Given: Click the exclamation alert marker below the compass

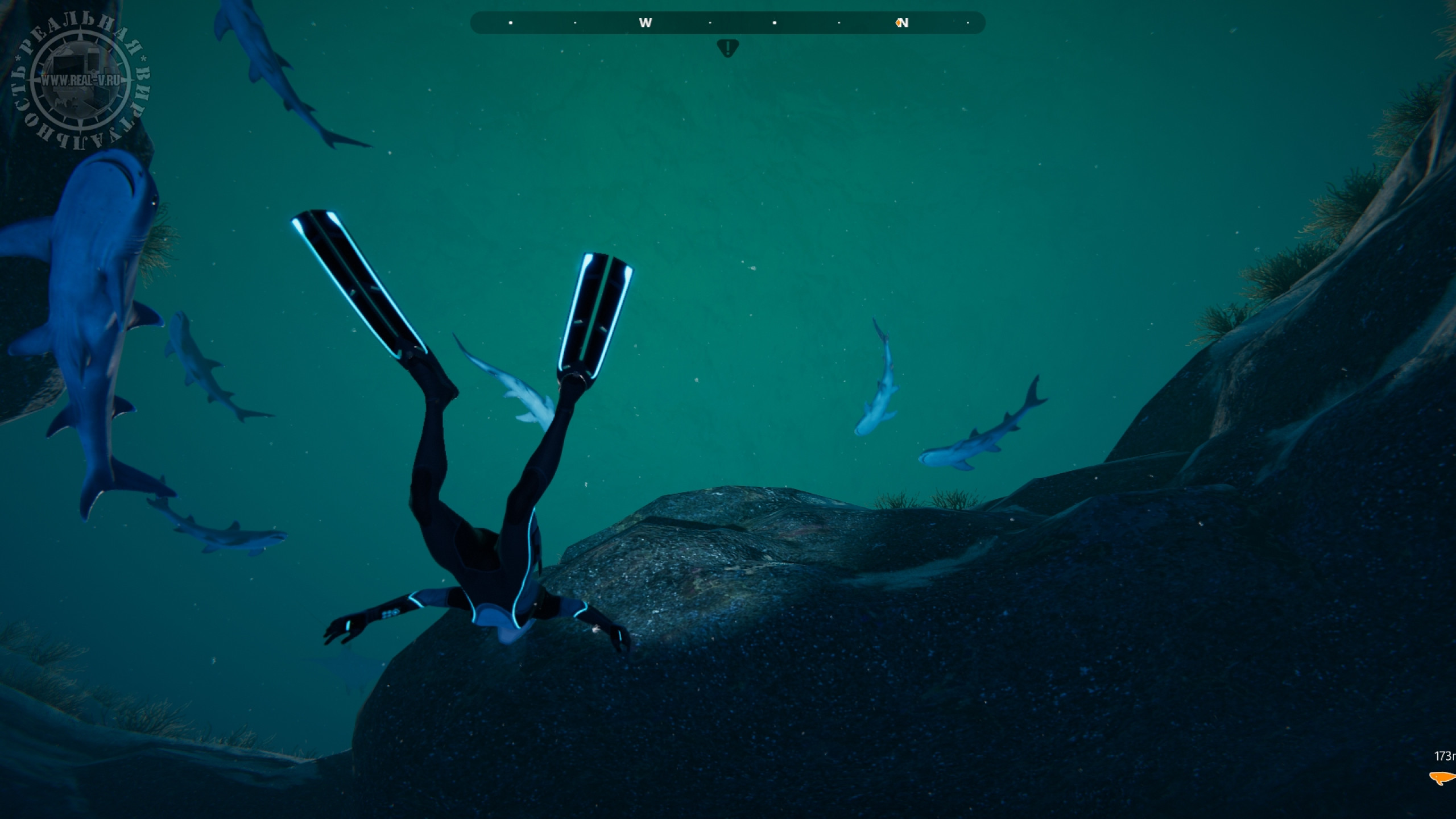Looking at the screenshot, I should [x=727, y=47].
